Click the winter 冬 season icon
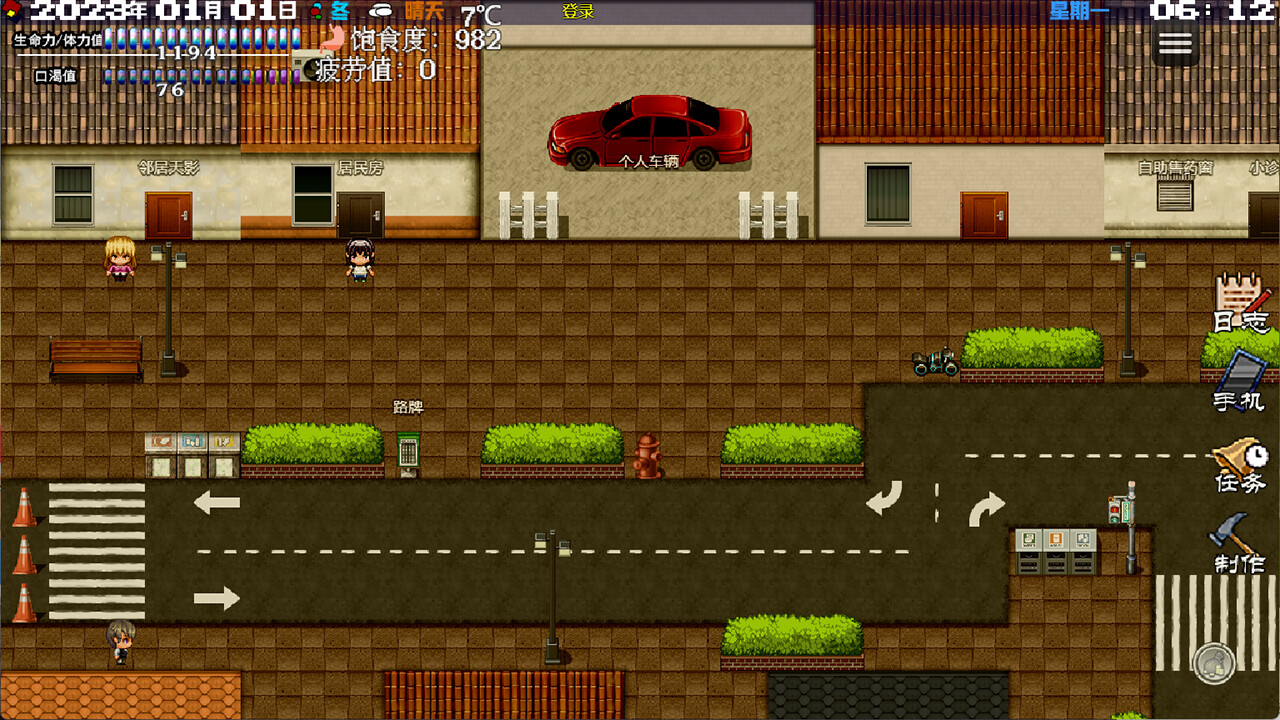This screenshot has width=1280, height=720. coord(339,11)
